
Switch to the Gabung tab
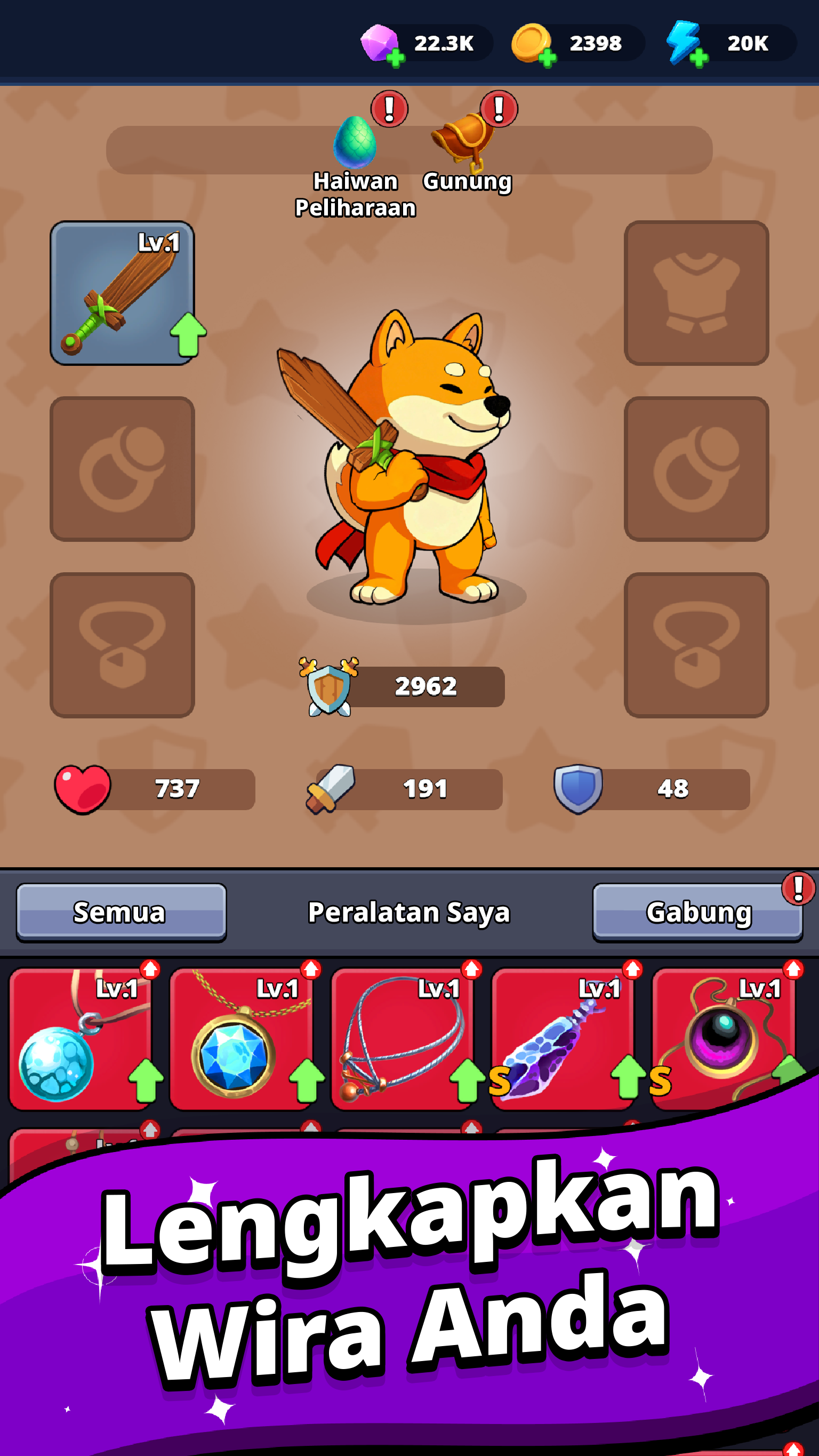coord(698,912)
